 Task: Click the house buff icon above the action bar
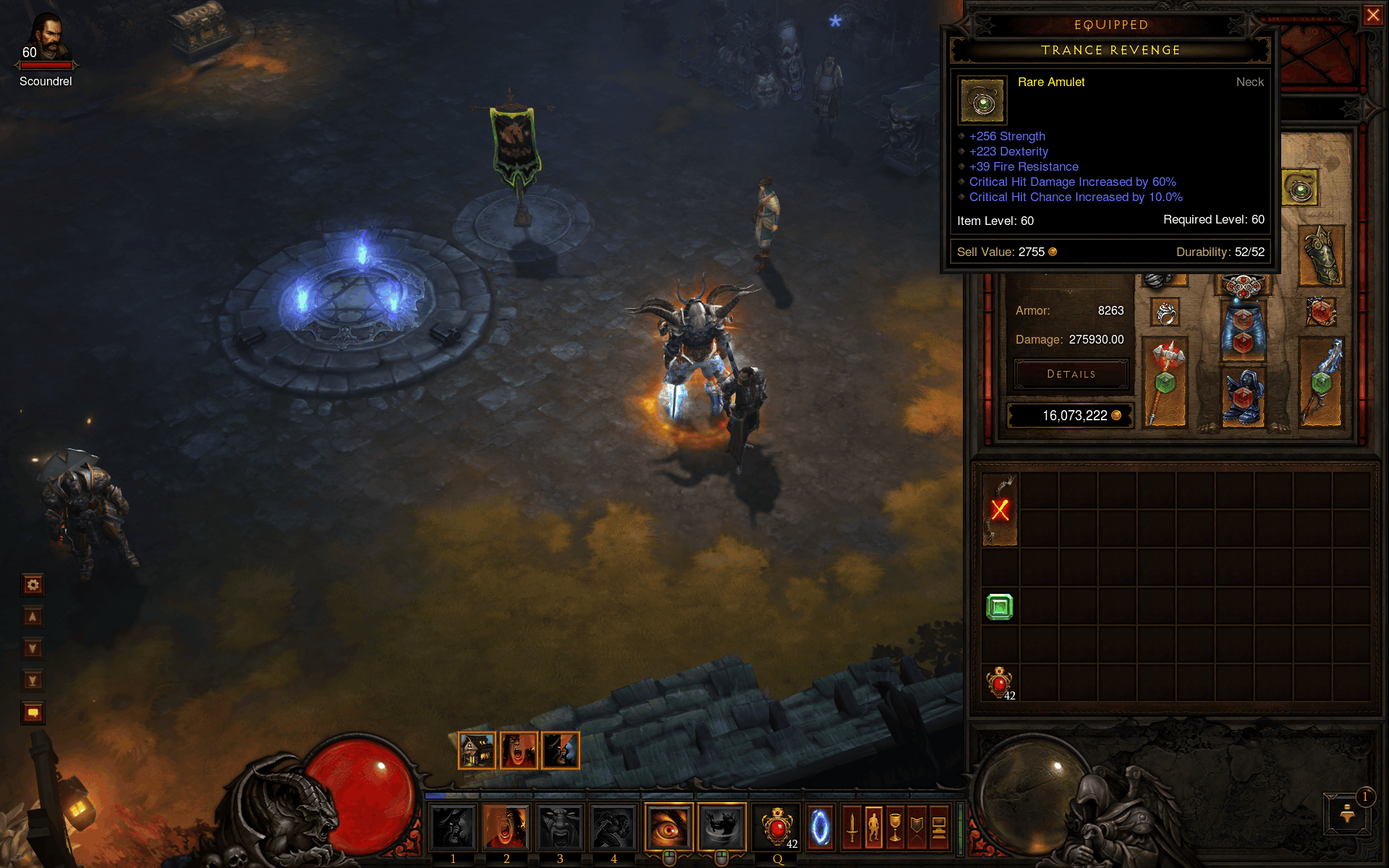[477, 750]
